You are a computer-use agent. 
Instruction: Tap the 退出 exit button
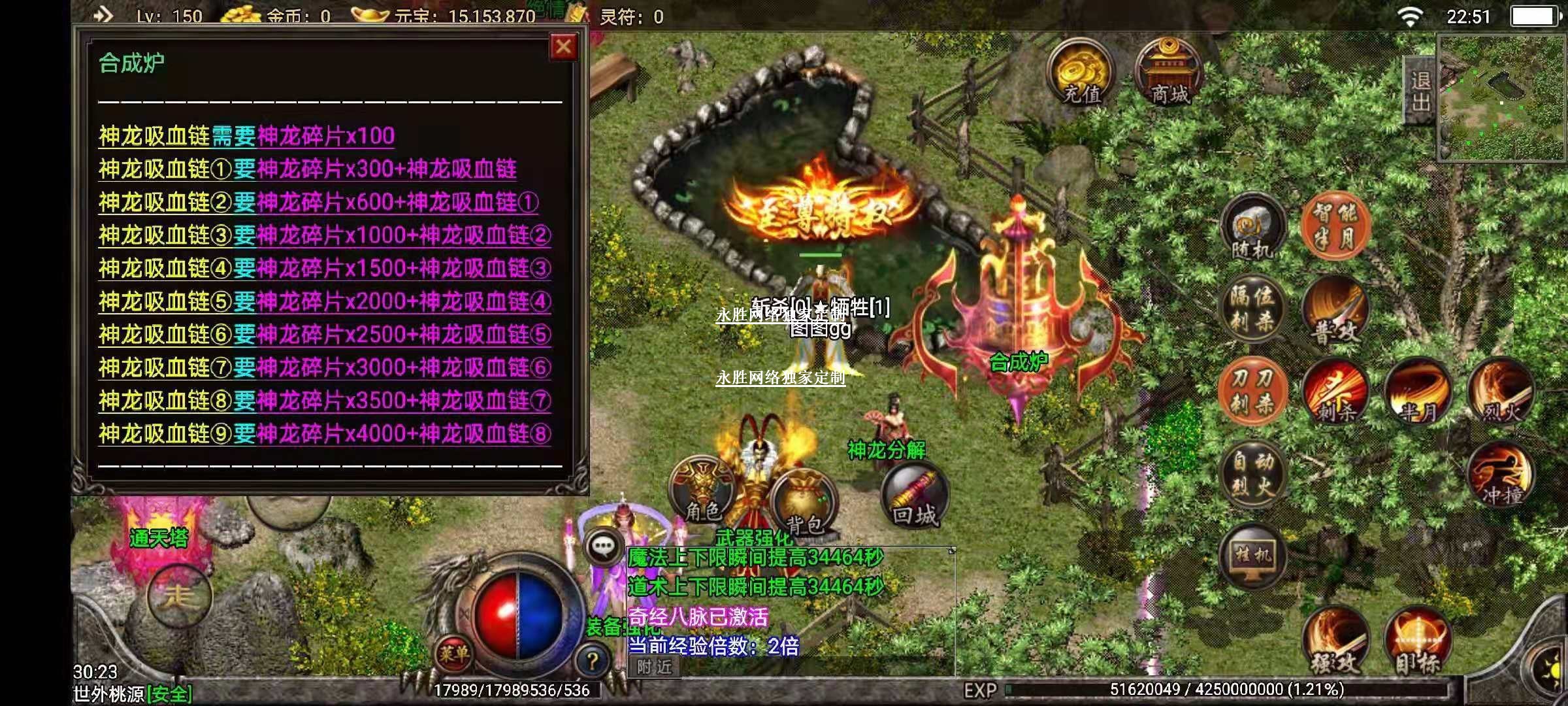click(x=1420, y=92)
